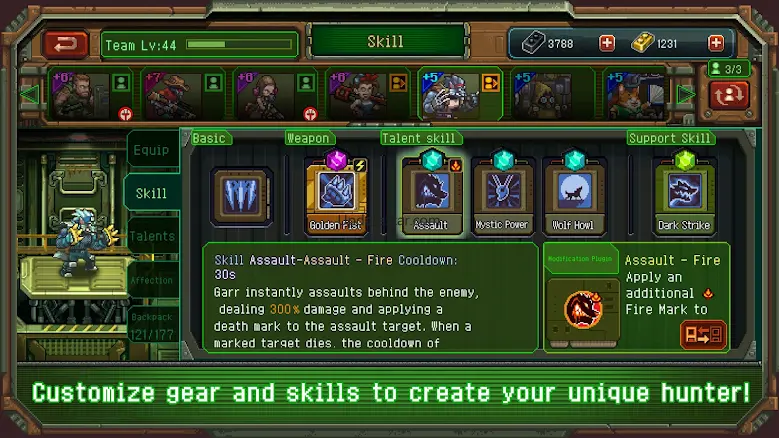Switch to the Affection tab

152,281
